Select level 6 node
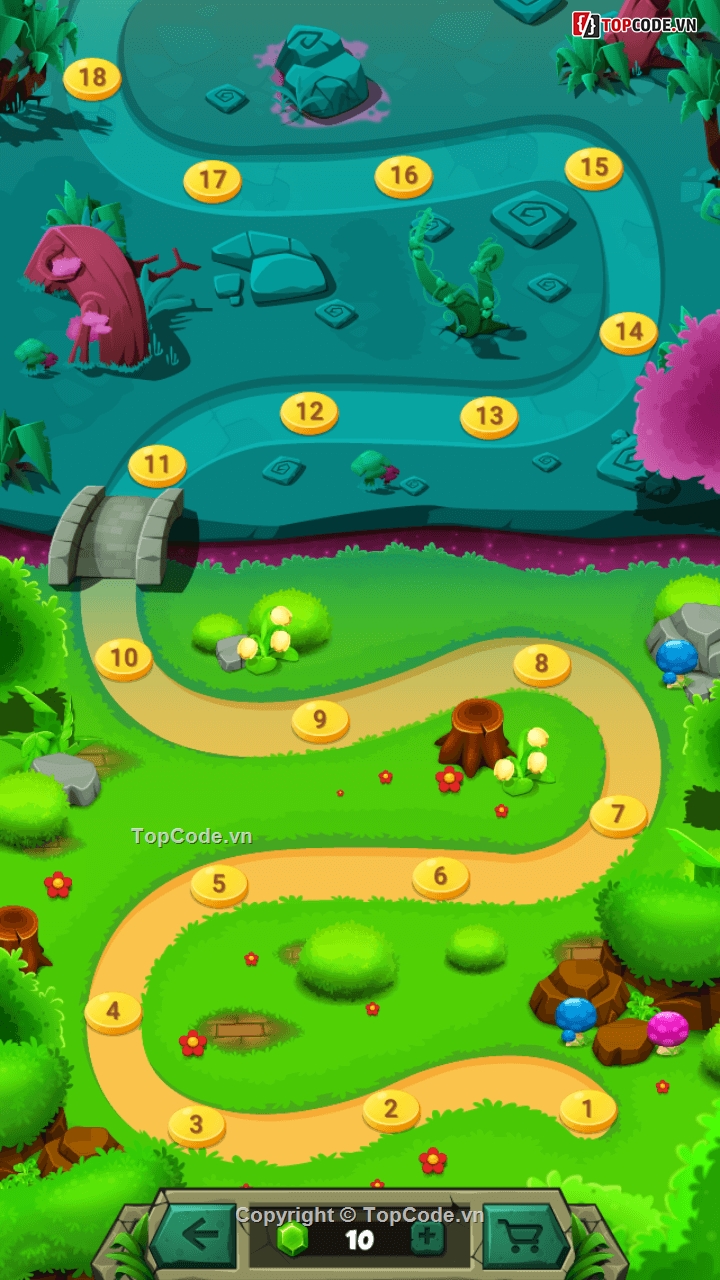720x1280 pixels. point(441,877)
